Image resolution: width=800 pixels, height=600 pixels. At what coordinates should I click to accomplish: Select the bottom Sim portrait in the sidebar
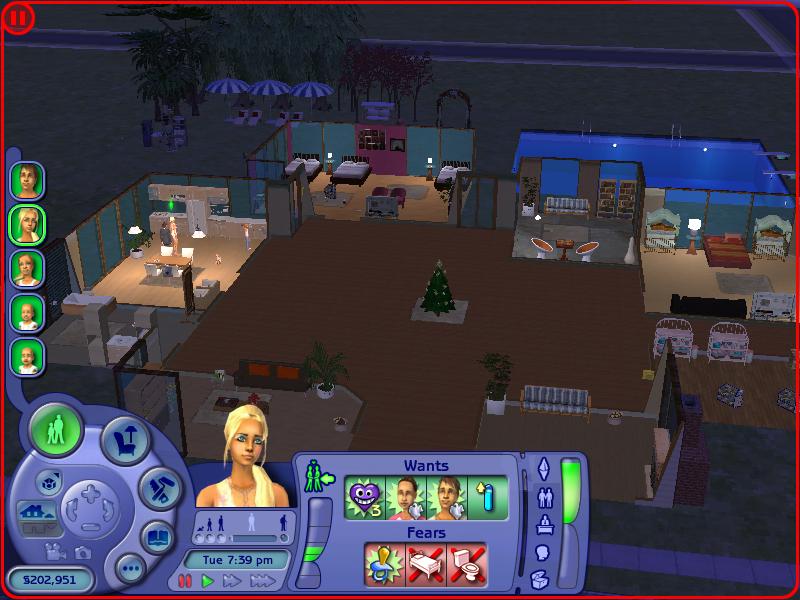[27, 356]
